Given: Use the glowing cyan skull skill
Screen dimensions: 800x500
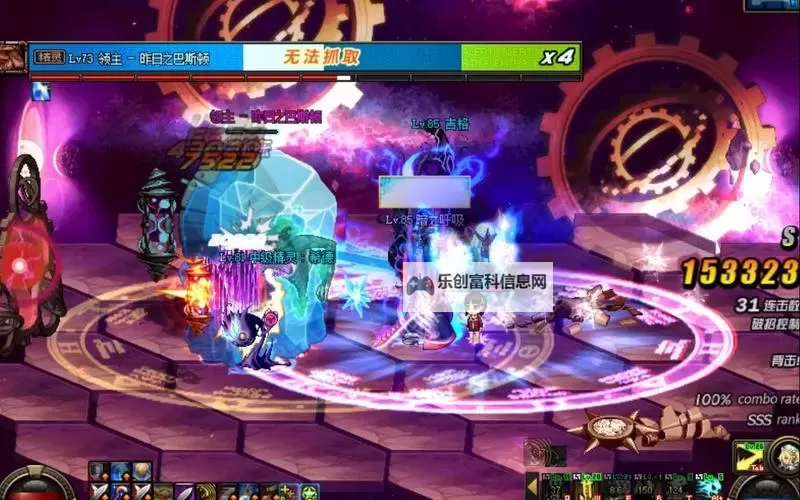Looking at the screenshot, I should [x=711, y=488].
